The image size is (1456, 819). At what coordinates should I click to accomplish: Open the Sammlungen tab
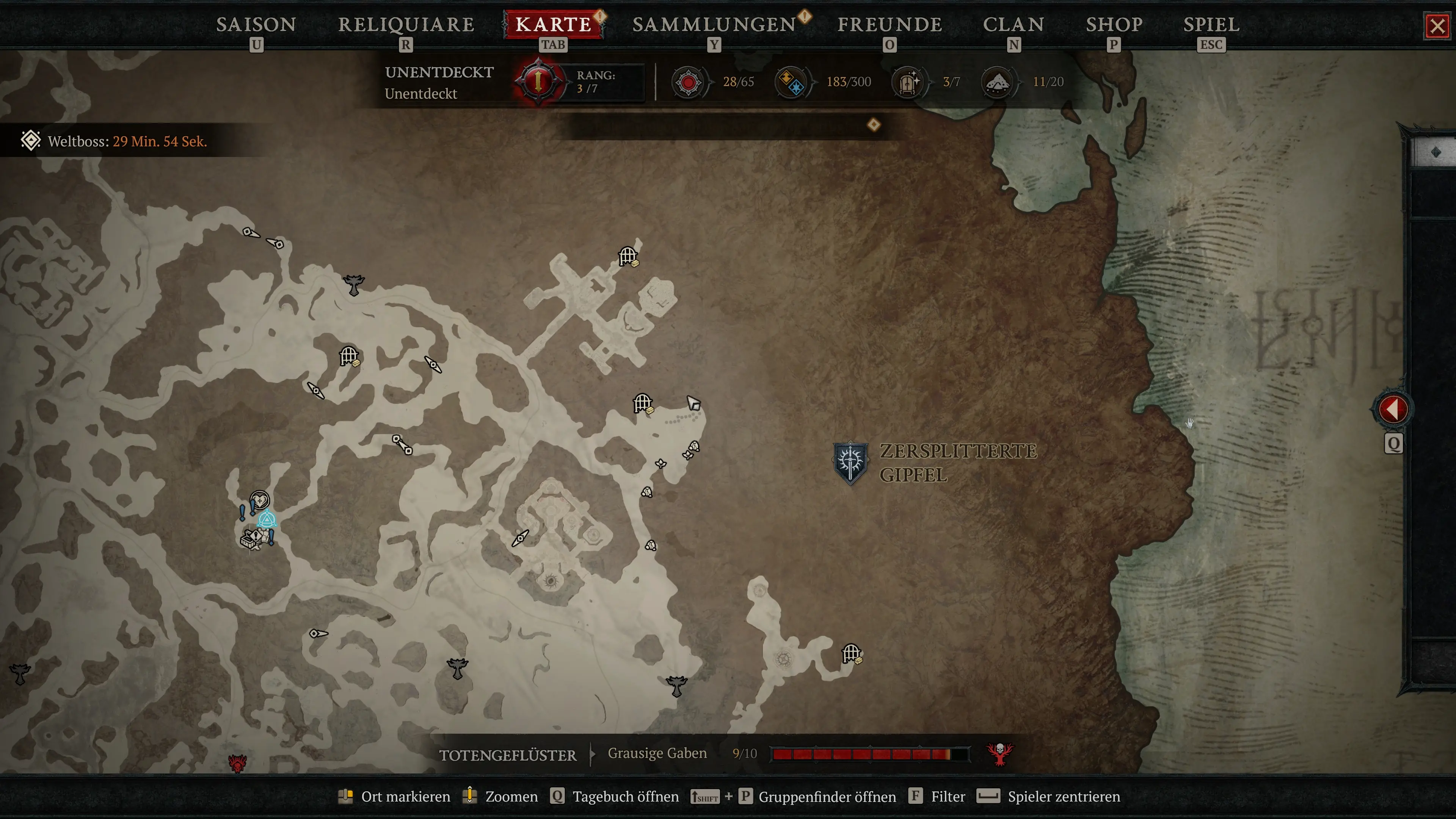[714, 25]
